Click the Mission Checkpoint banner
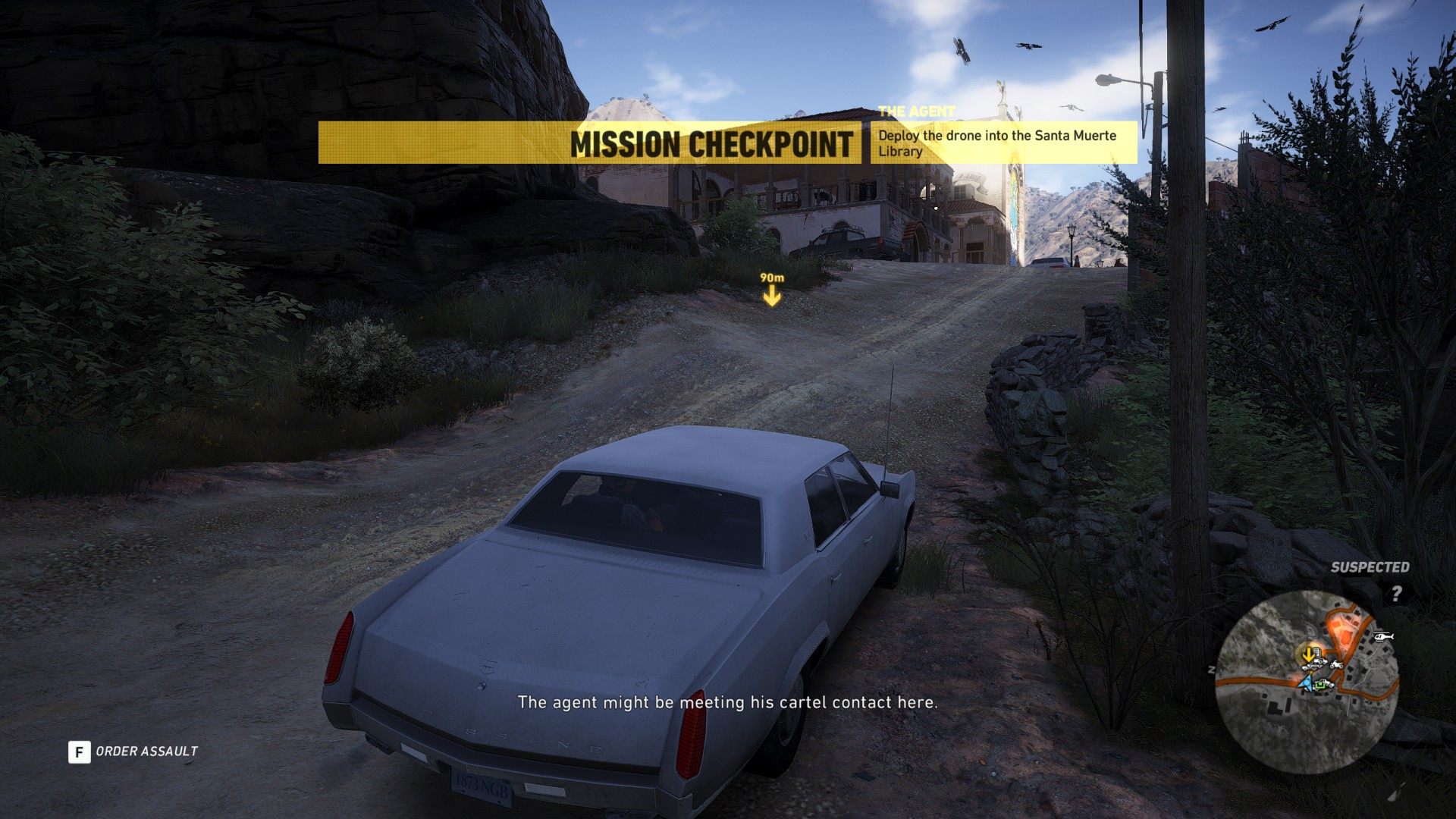Image resolution: width=1456 pixels, height=819 pixels. pos(711,143)
